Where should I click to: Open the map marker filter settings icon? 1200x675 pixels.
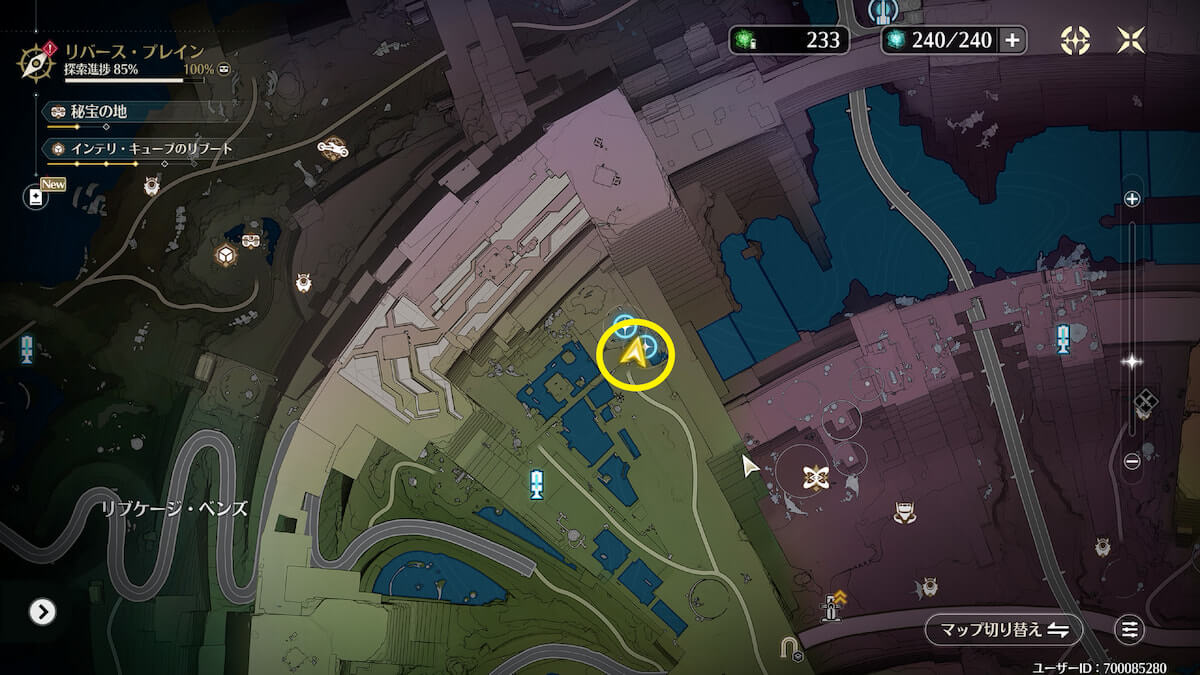pyautogui.click(x=1130, y=629)
